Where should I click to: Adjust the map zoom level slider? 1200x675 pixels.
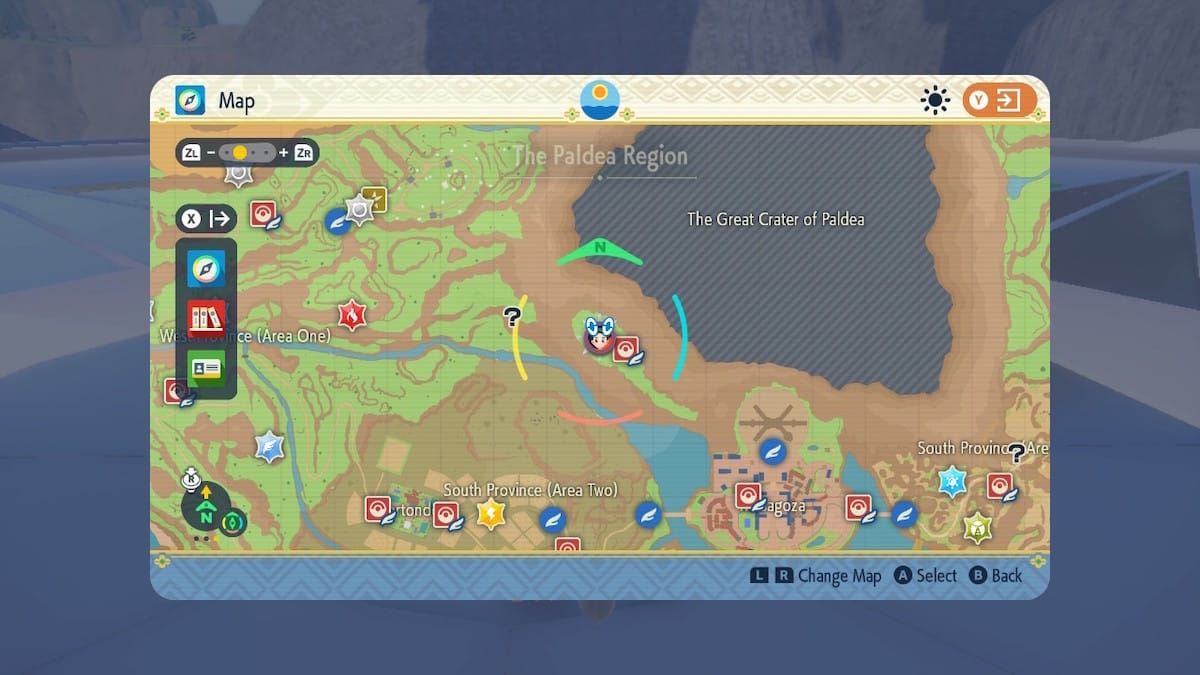[x=248, y=153]
